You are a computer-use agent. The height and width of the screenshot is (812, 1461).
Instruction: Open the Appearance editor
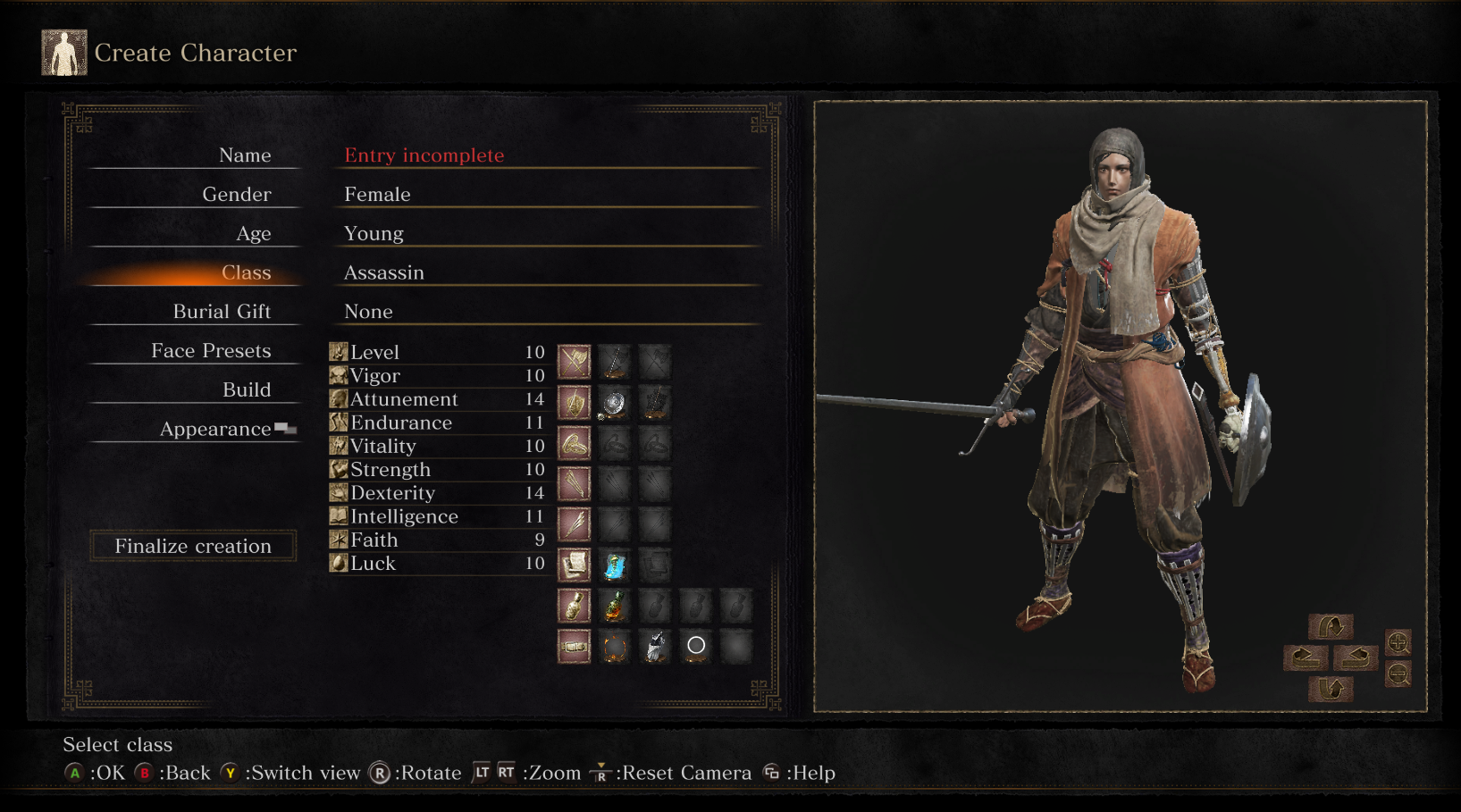click(x=215, y=430)
